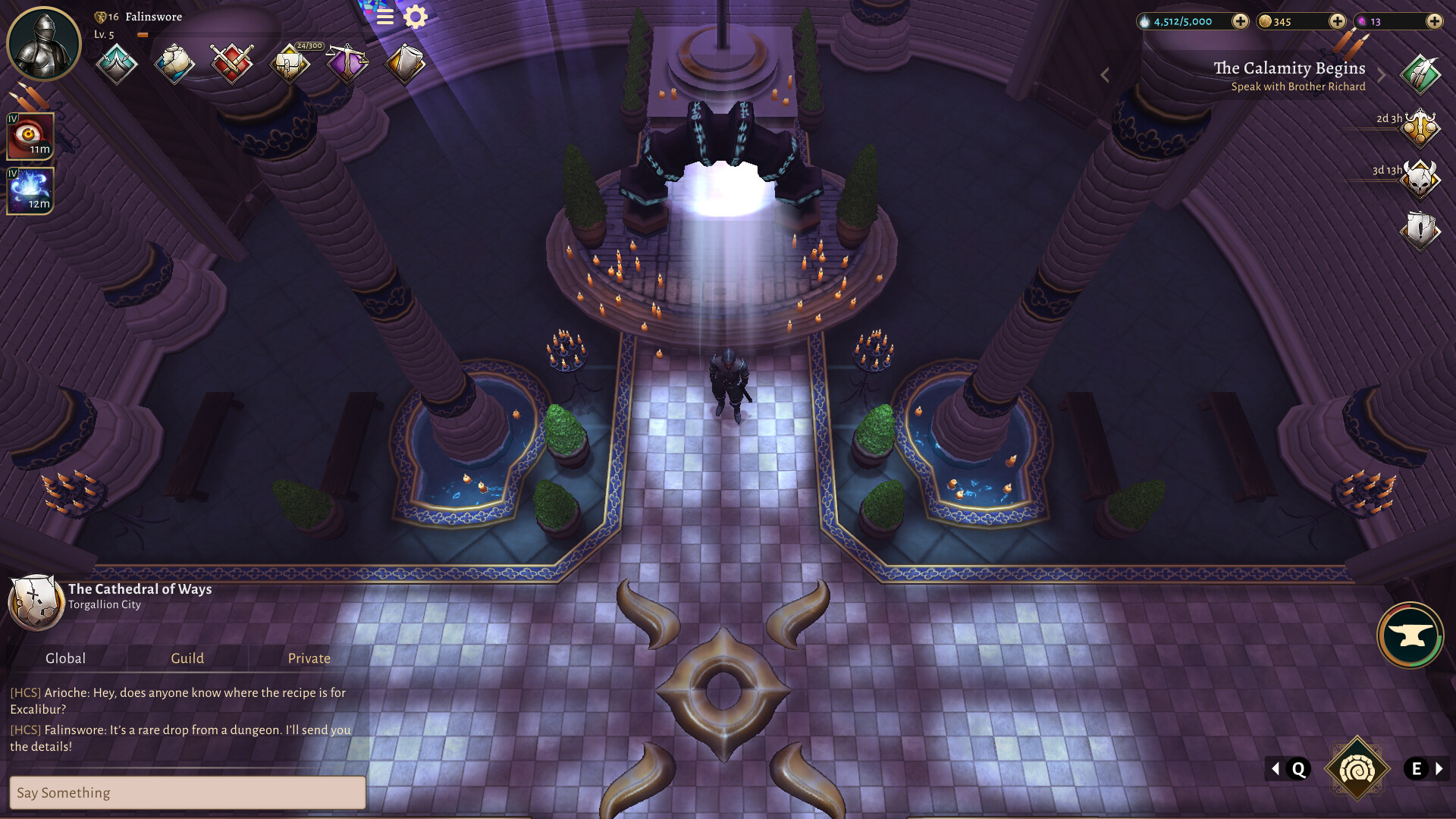Open the knight character portrait
Viewport: 1456px width, 819px height.
(44, 44)
